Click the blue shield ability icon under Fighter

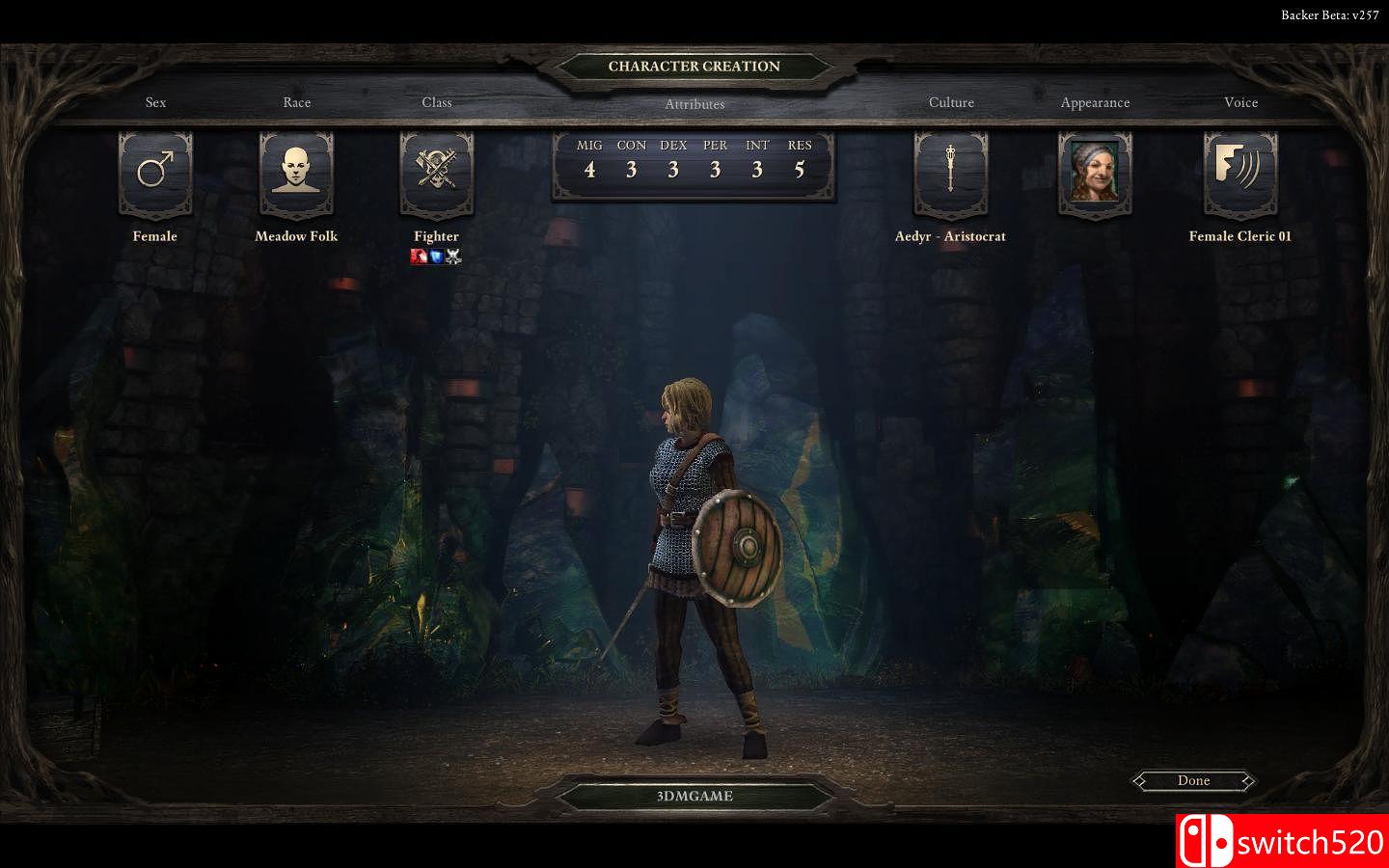[x=436, y=256]
